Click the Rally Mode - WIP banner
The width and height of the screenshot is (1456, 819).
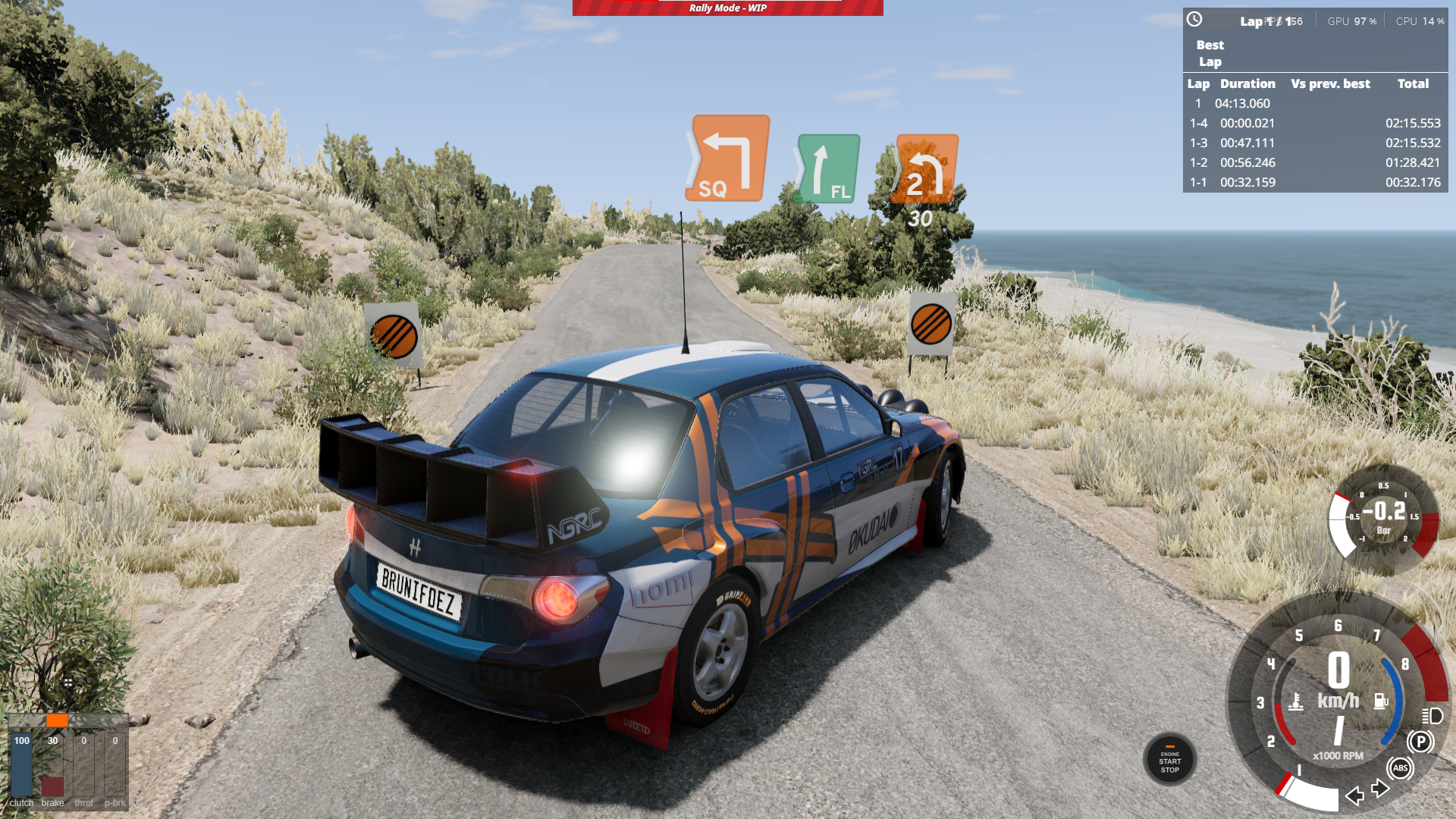[x=727, y=8]
